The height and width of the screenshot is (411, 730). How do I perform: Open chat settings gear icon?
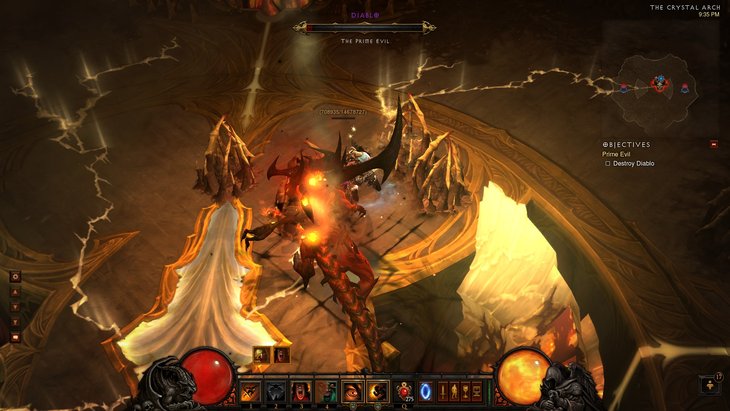(15, 276)
